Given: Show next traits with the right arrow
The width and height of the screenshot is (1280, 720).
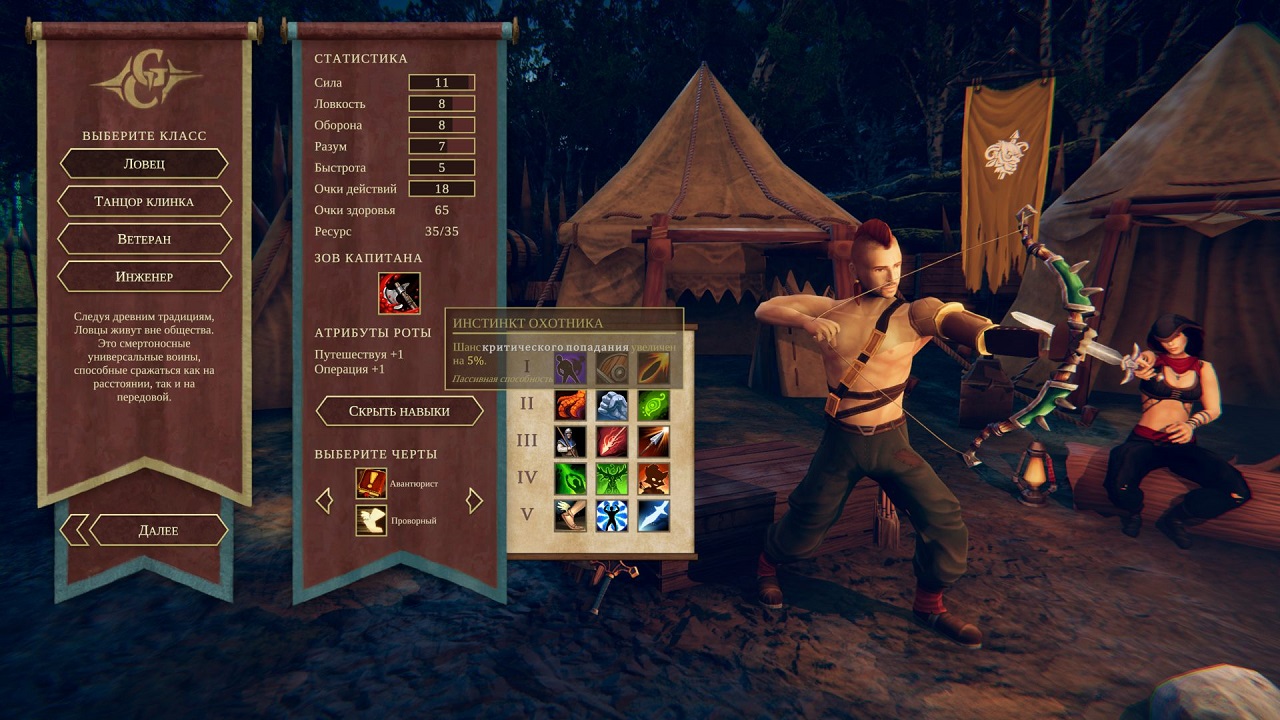Looking at the screenshot, I should point(475,500).
